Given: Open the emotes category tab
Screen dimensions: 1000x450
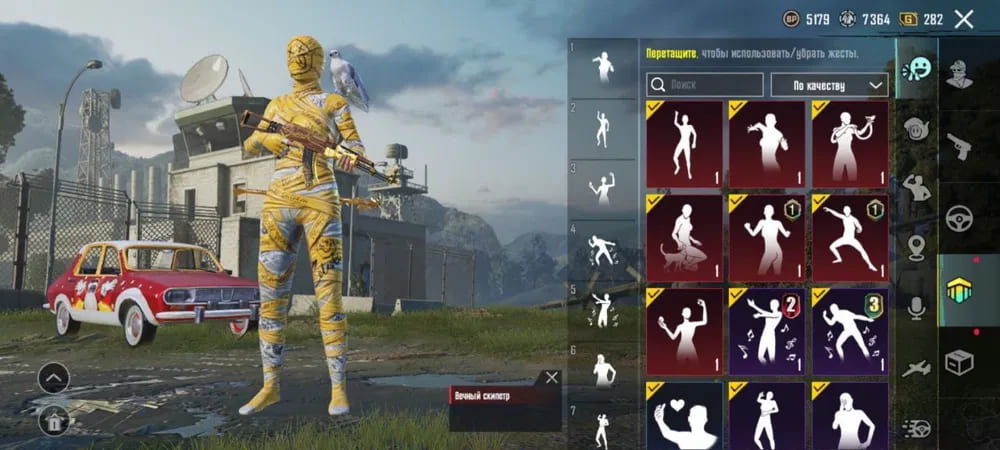Looking at the screenshot, I should [x=916, y=70].
